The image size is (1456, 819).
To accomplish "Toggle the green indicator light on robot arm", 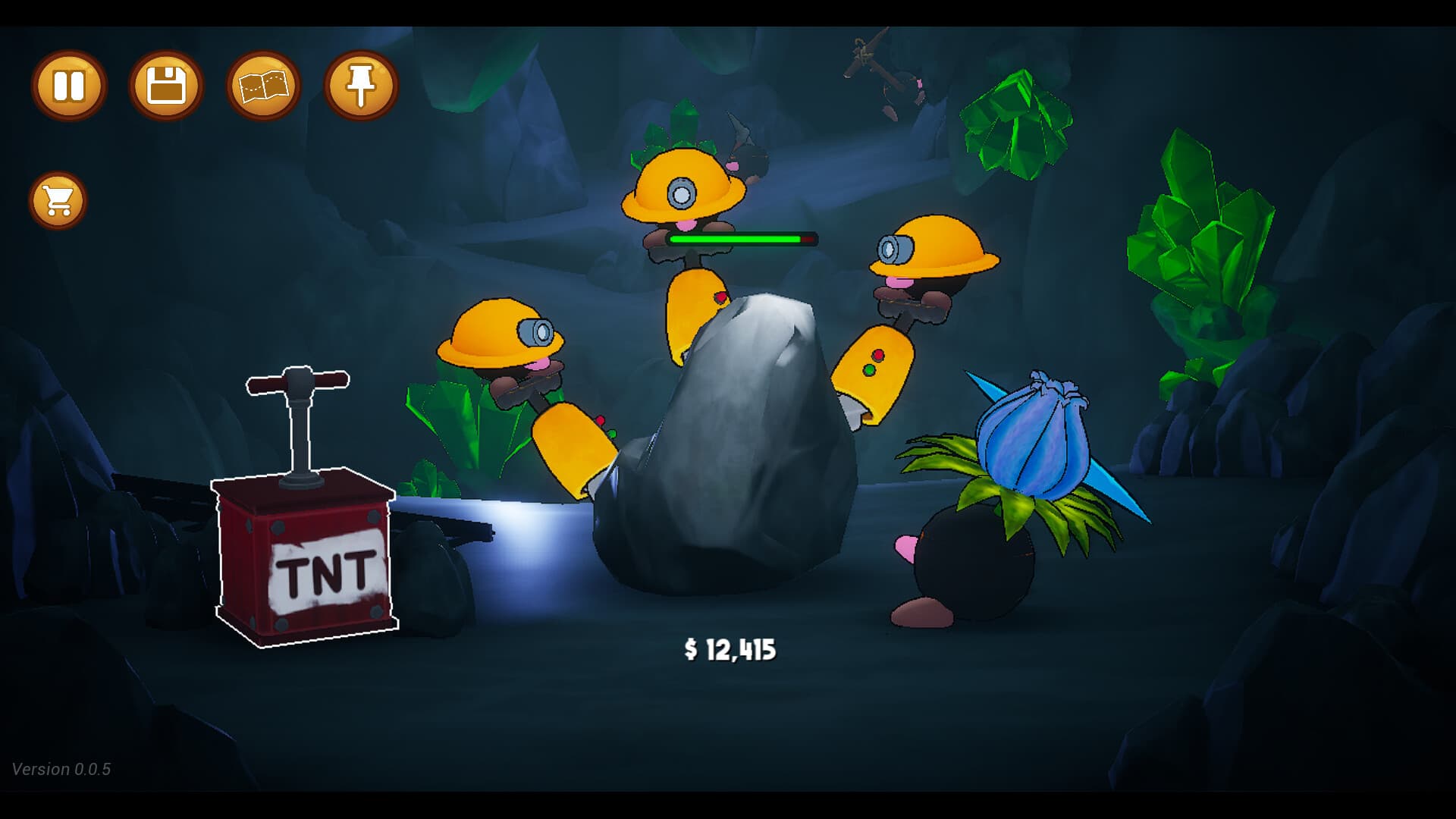I will tap(871, 371).
